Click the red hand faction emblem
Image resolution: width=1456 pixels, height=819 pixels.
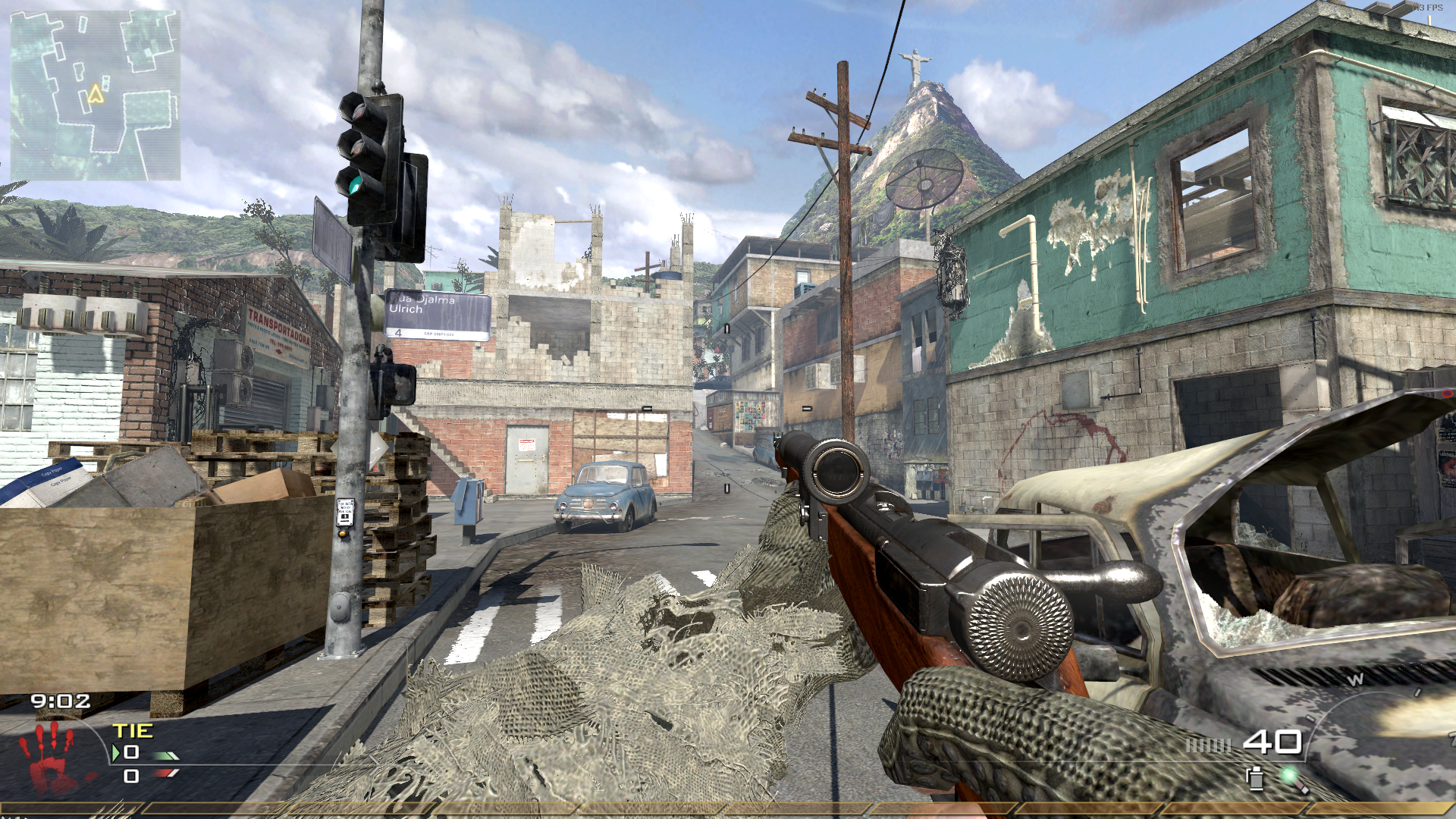(49, 758)
